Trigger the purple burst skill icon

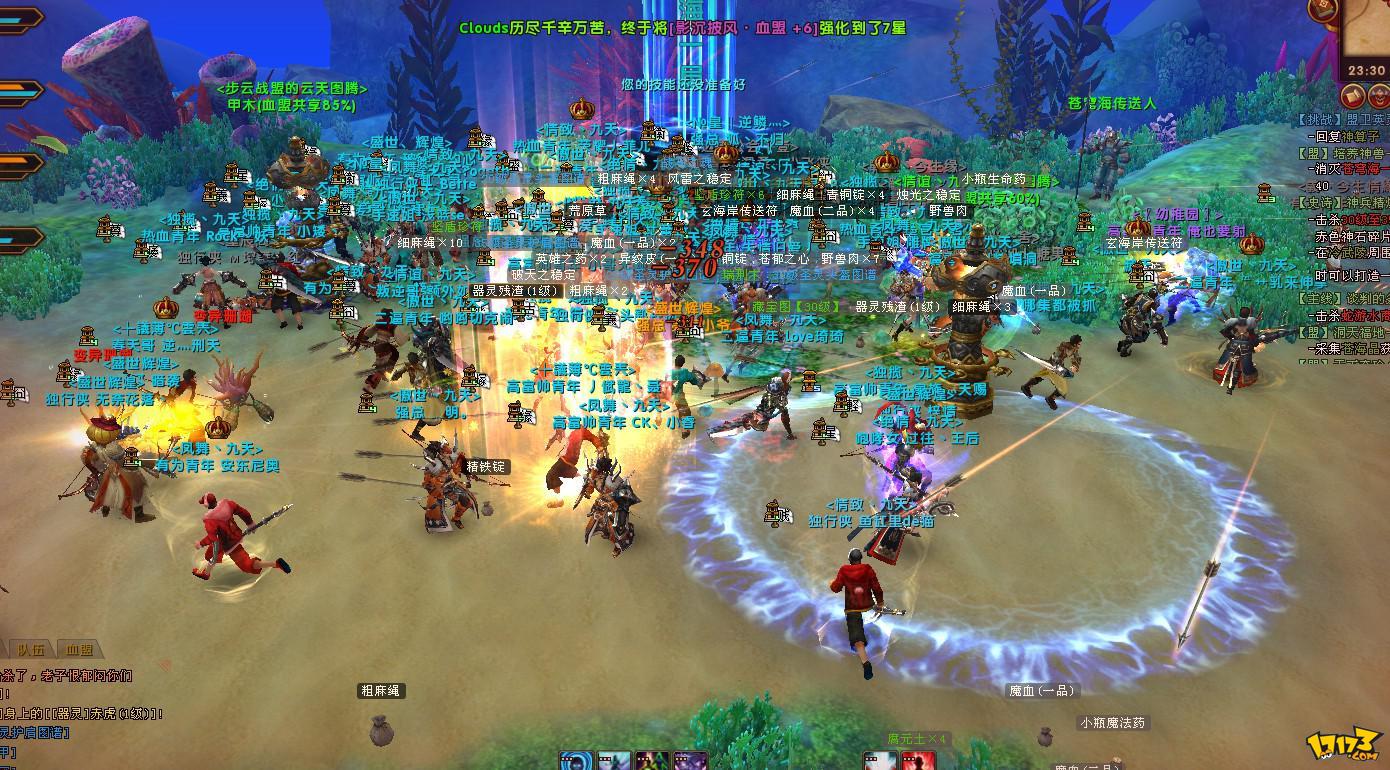[690, 762]
